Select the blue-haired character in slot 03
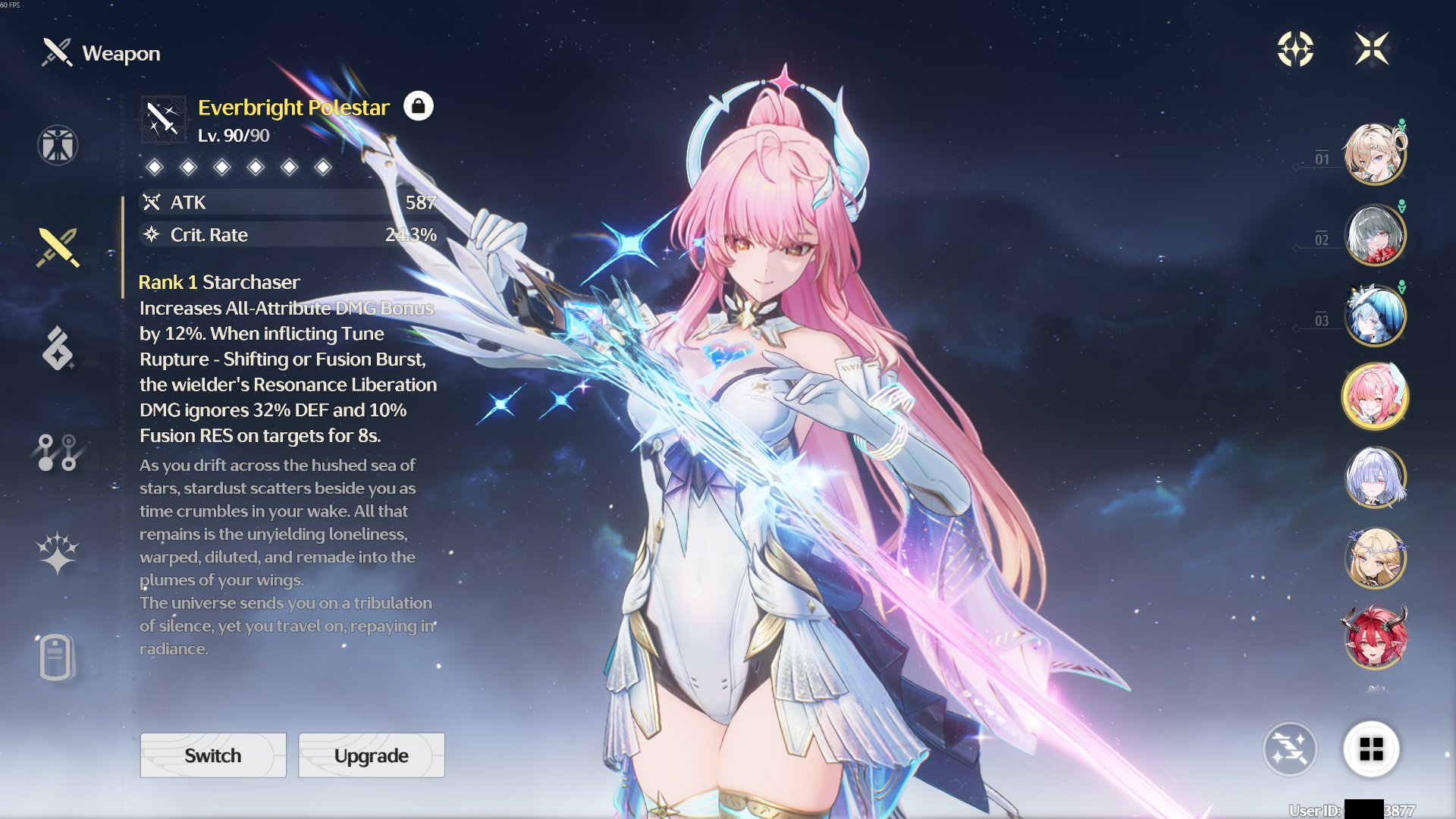Screen dimensions: 1456x819 [1374, 315]
